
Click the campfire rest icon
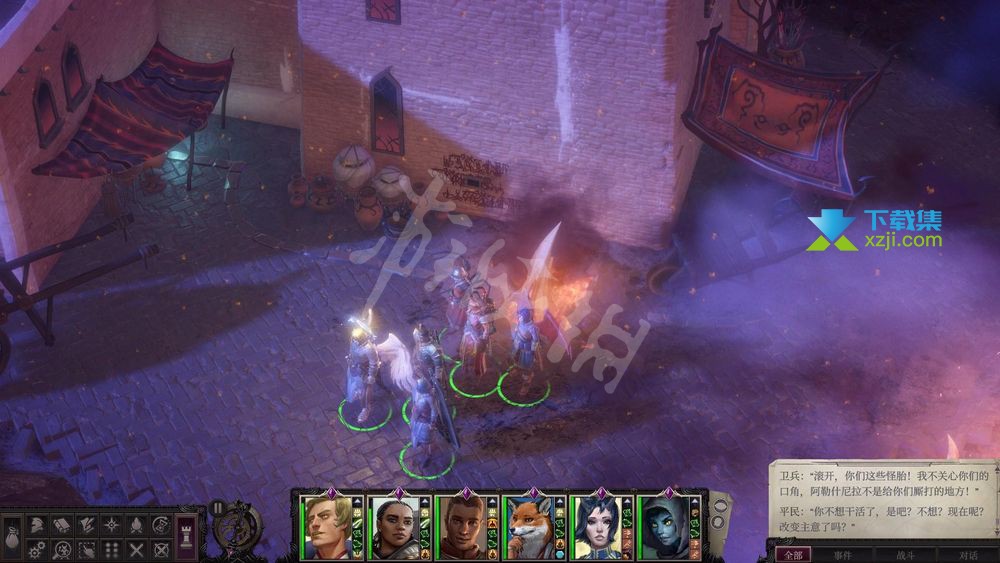pyautogui.click(x=135, y=524)
